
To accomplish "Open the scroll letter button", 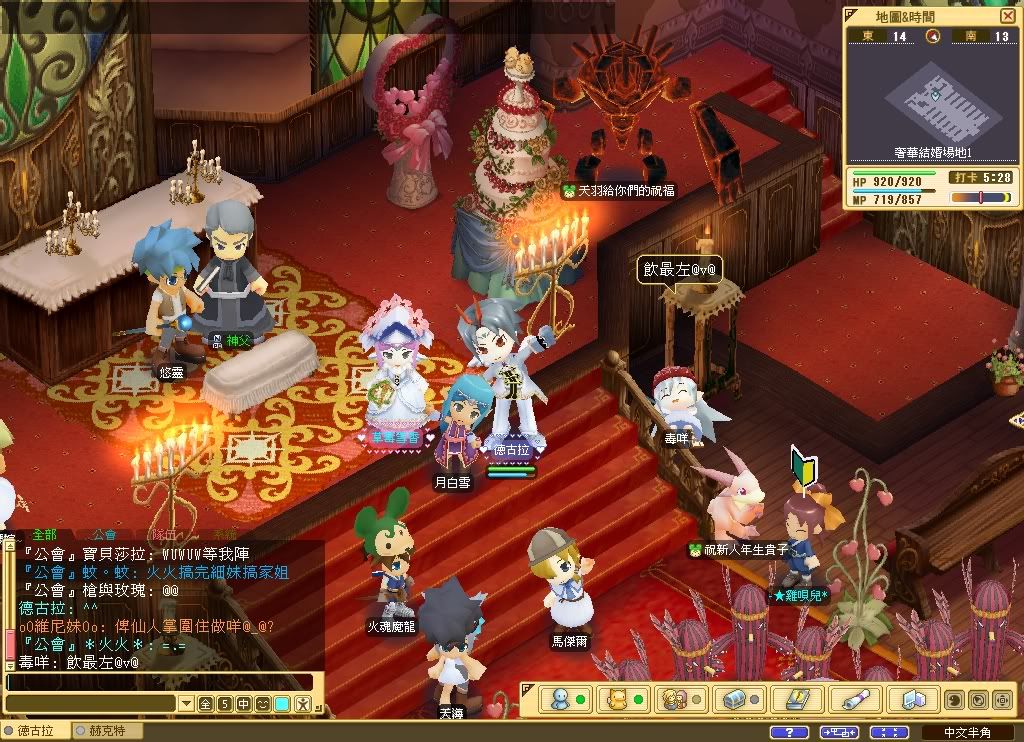I will [x=855, y=698].
